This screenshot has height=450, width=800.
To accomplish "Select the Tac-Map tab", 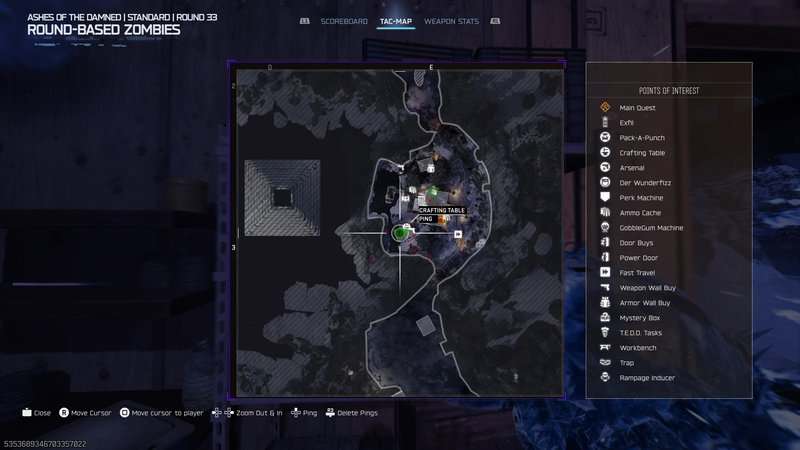I will tap(396, 20).
